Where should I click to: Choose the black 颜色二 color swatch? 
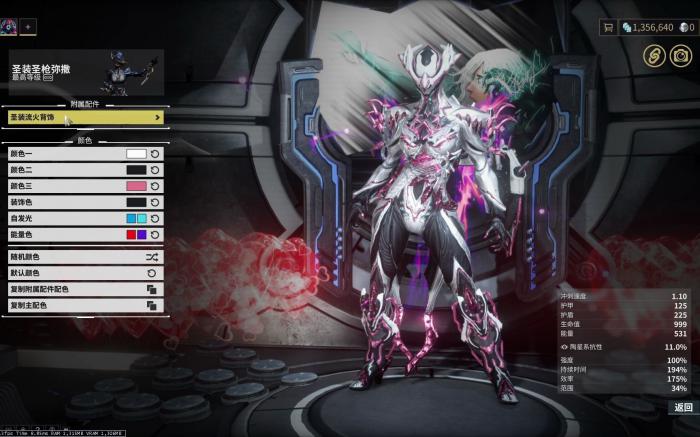(x=136, y=170)
